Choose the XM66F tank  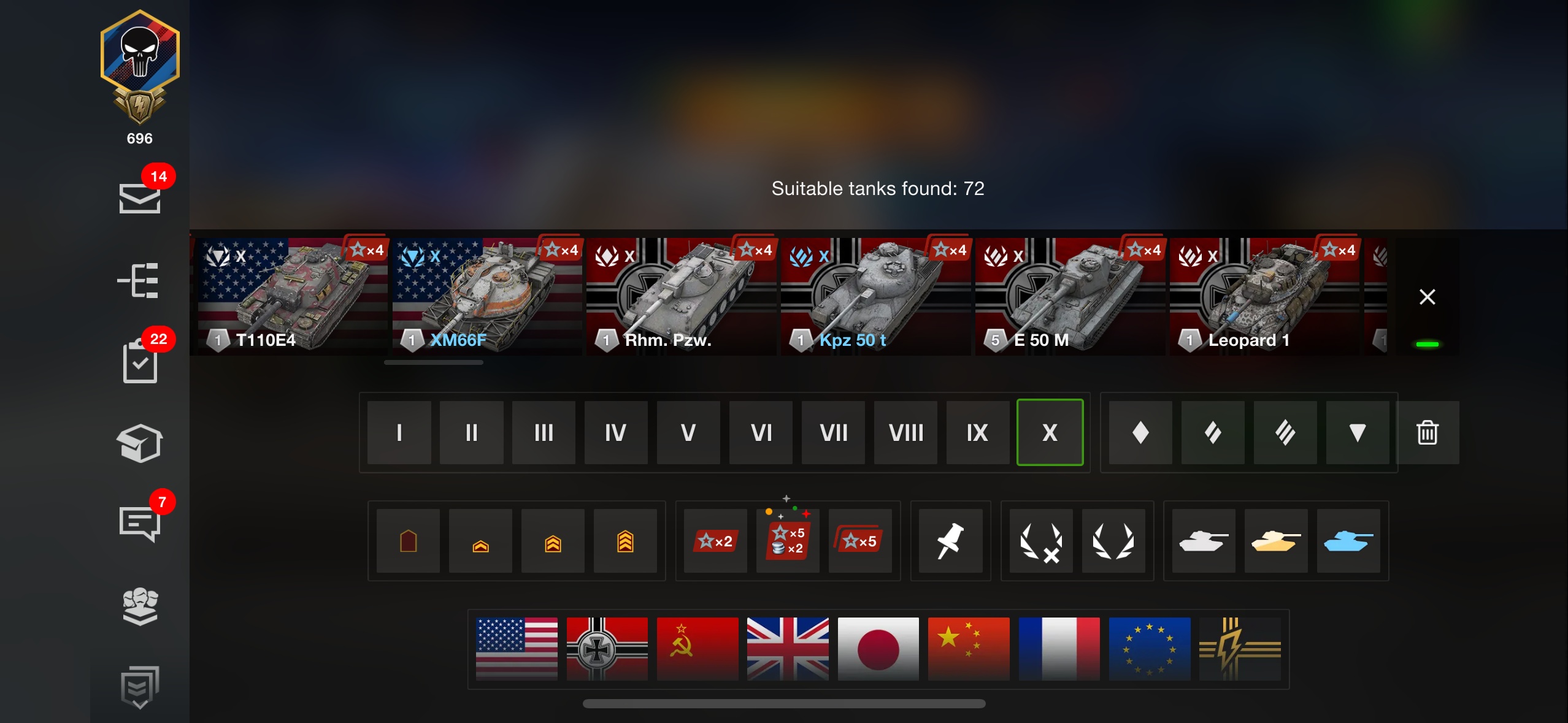486,296
